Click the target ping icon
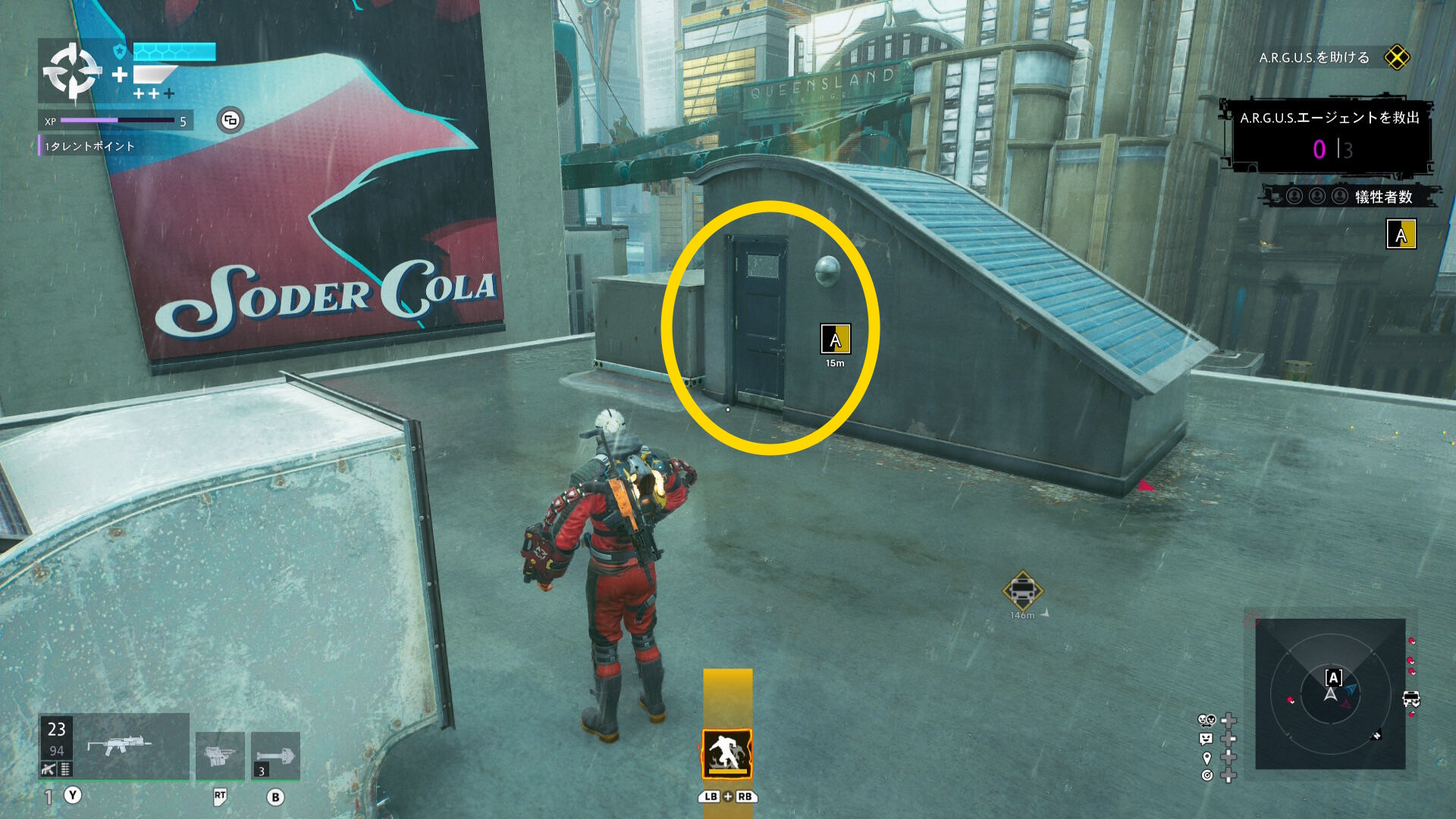The width and height of the screenshot is (1456, 819). (1207, 775)
